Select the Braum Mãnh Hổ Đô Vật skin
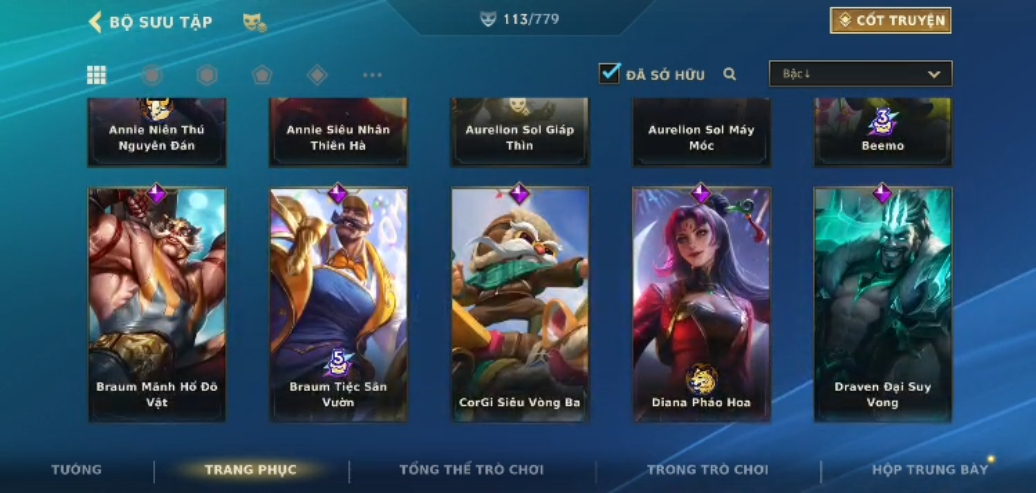The height and width of the screenshot is (493, 1036). (157, 304)
